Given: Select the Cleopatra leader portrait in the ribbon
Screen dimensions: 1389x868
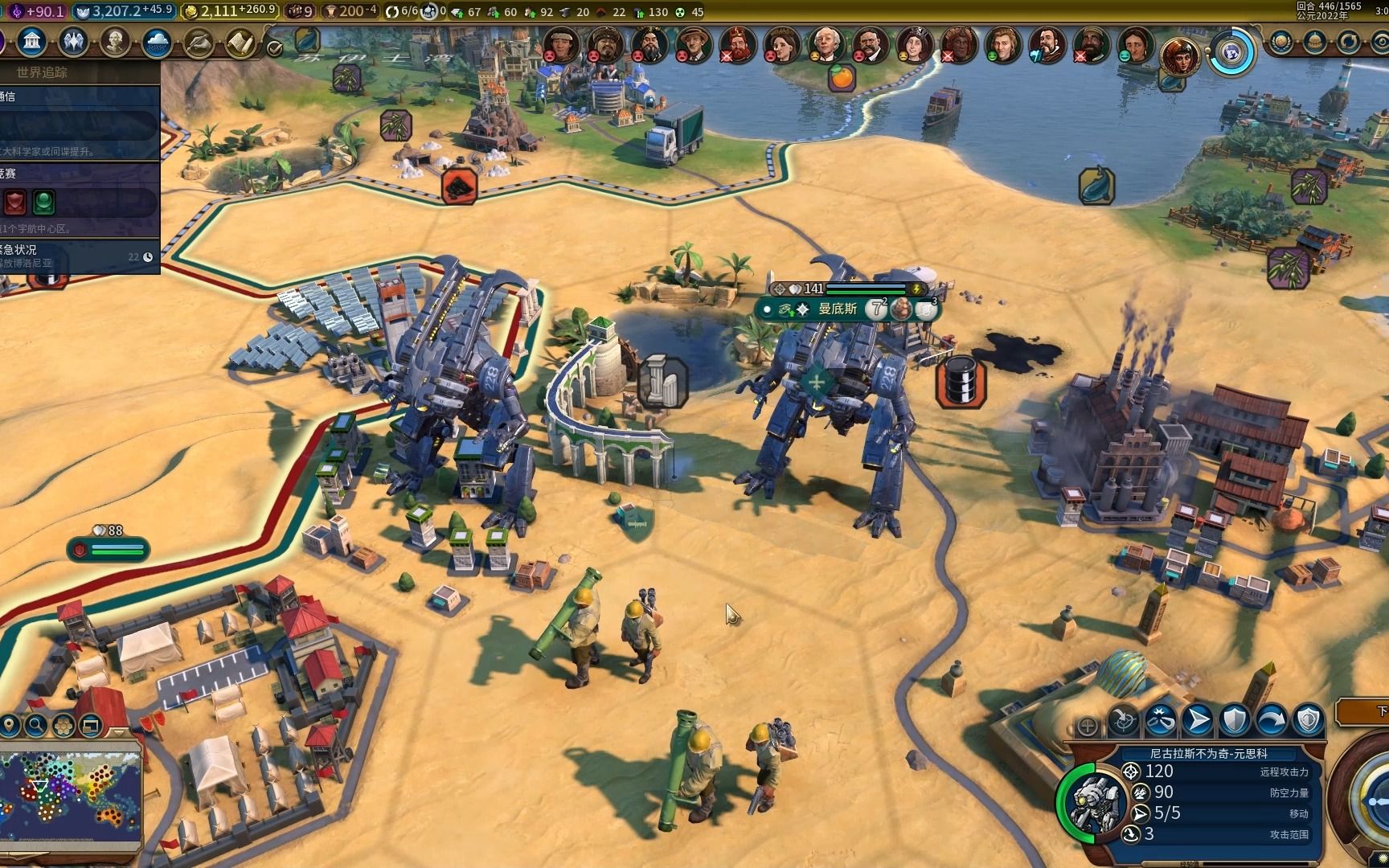Looking at the screenshot, I should pyautogui.click(x=1178, y=55).
